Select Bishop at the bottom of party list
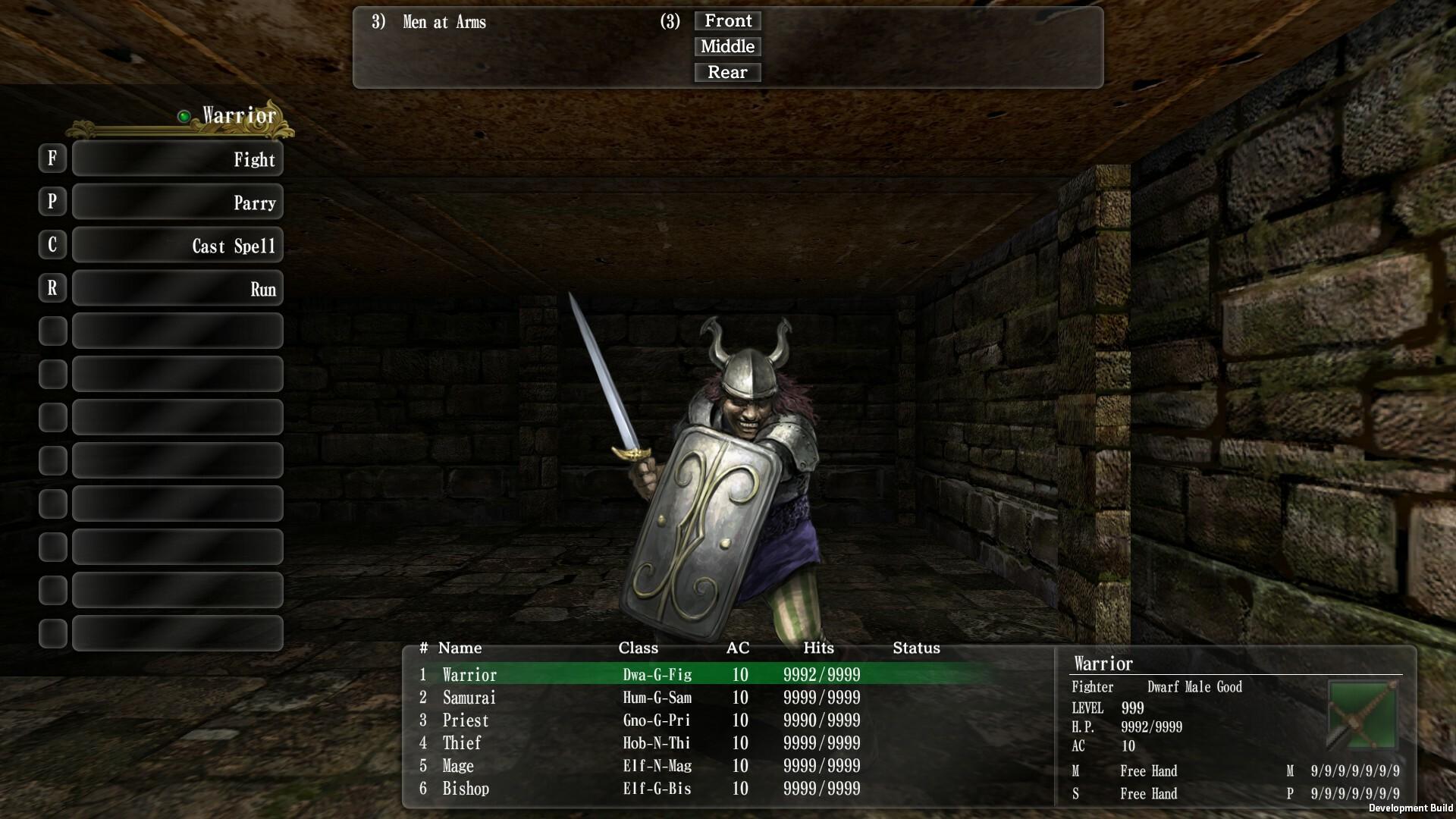1456x819 pixels. click(x=466, y=789)
